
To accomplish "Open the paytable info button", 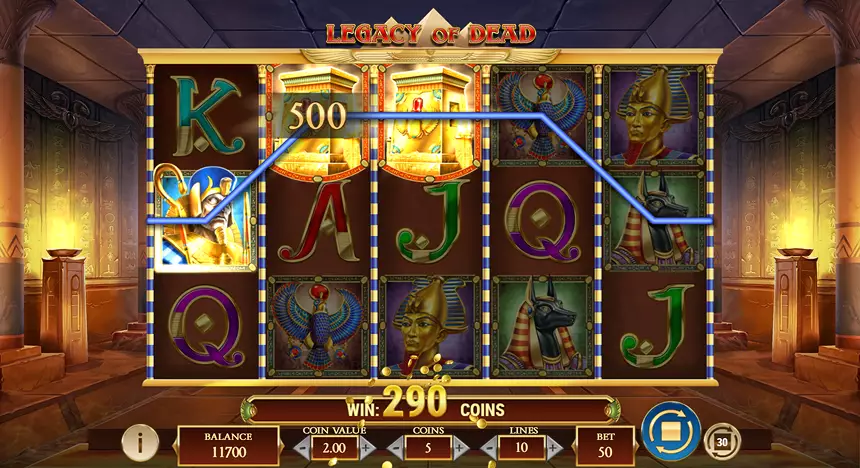I will pos(141,440).
